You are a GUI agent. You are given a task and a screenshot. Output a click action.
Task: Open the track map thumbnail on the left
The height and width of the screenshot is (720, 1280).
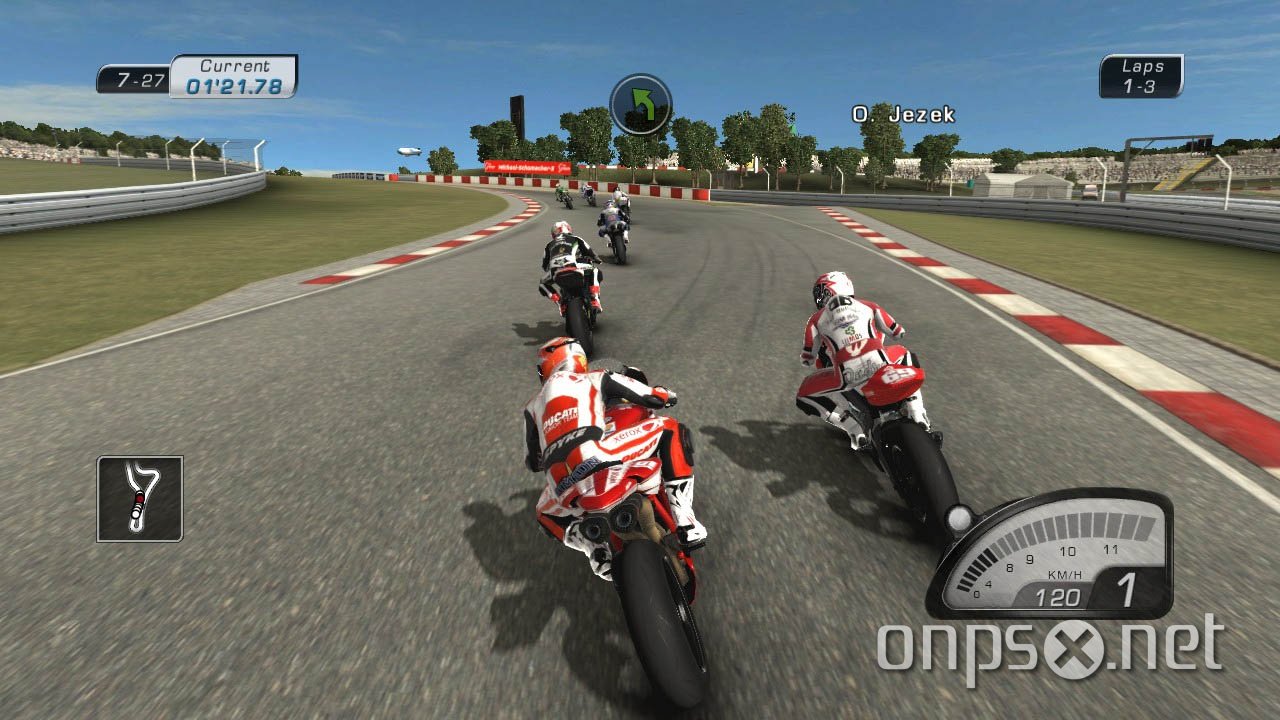(139, 497)
